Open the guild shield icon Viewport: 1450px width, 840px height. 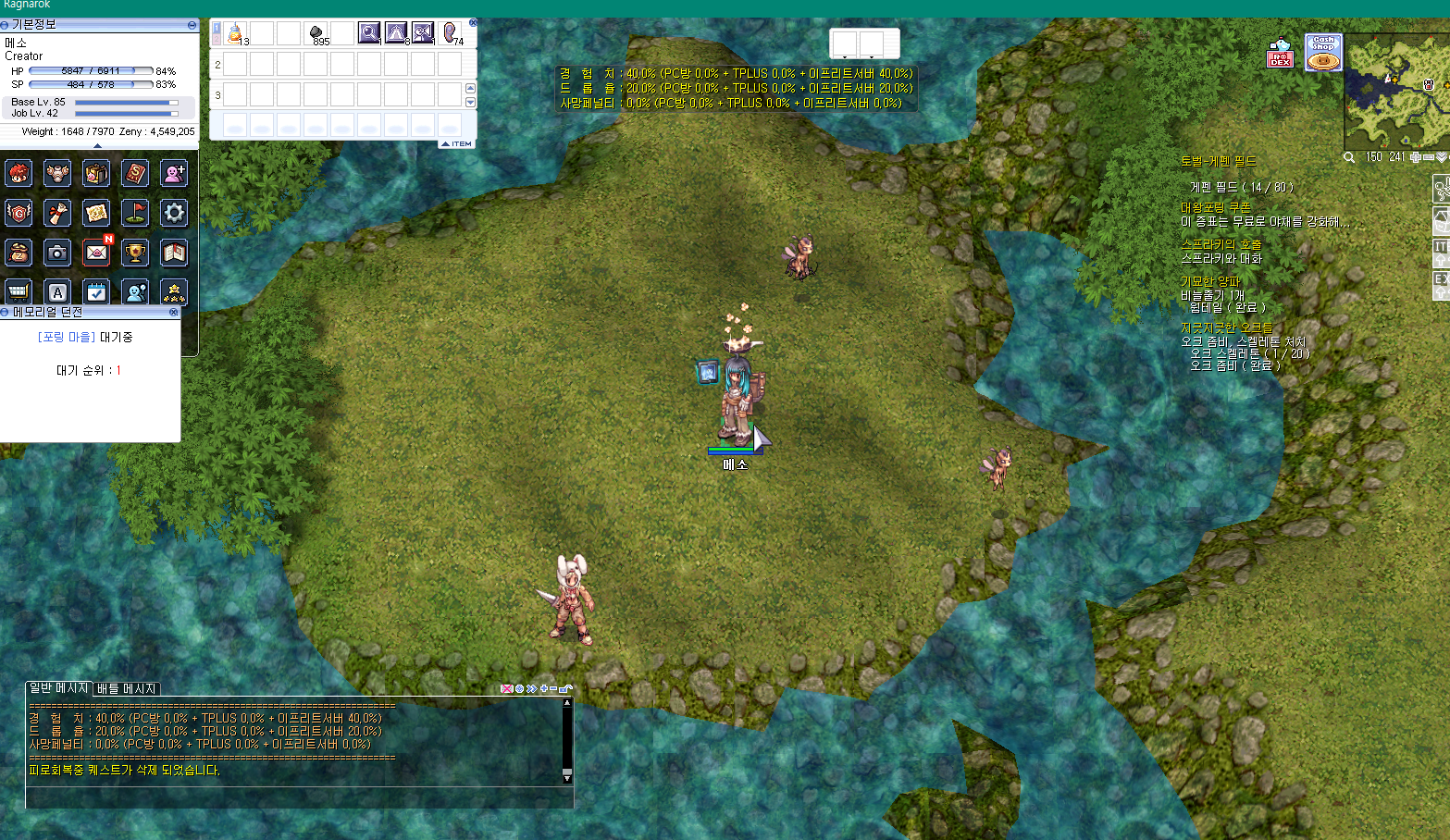(19, 213)
